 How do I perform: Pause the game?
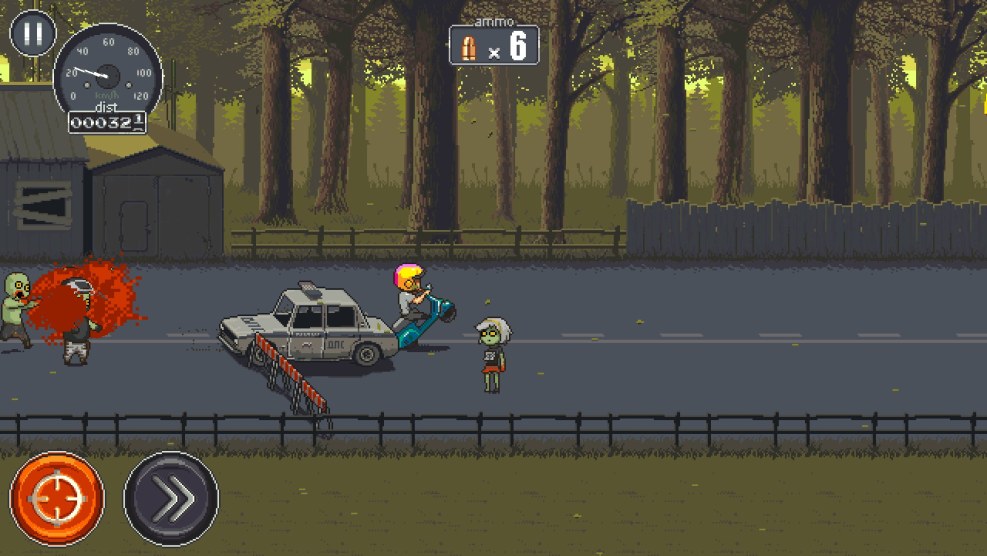tap(33, 34)
